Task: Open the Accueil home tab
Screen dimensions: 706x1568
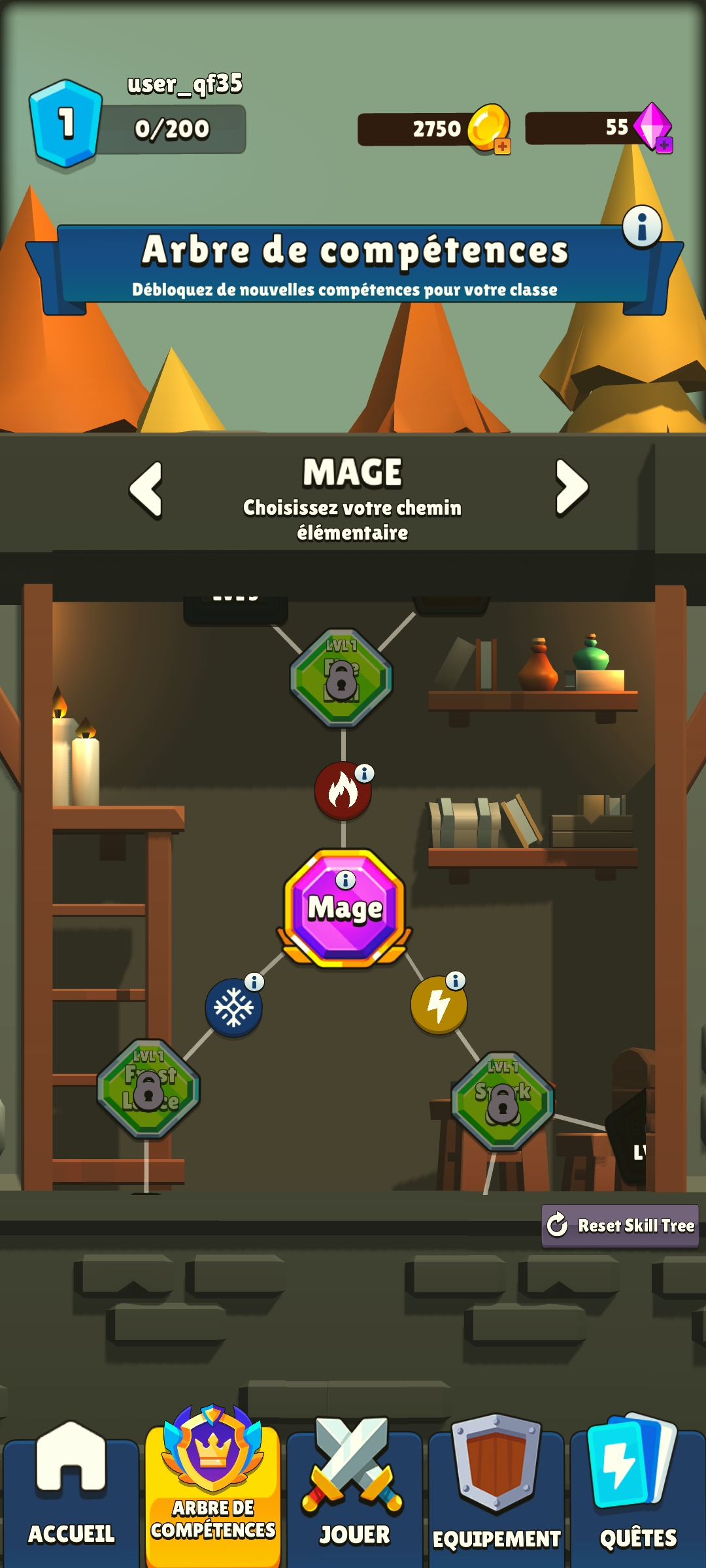Action: [71, 1497]
